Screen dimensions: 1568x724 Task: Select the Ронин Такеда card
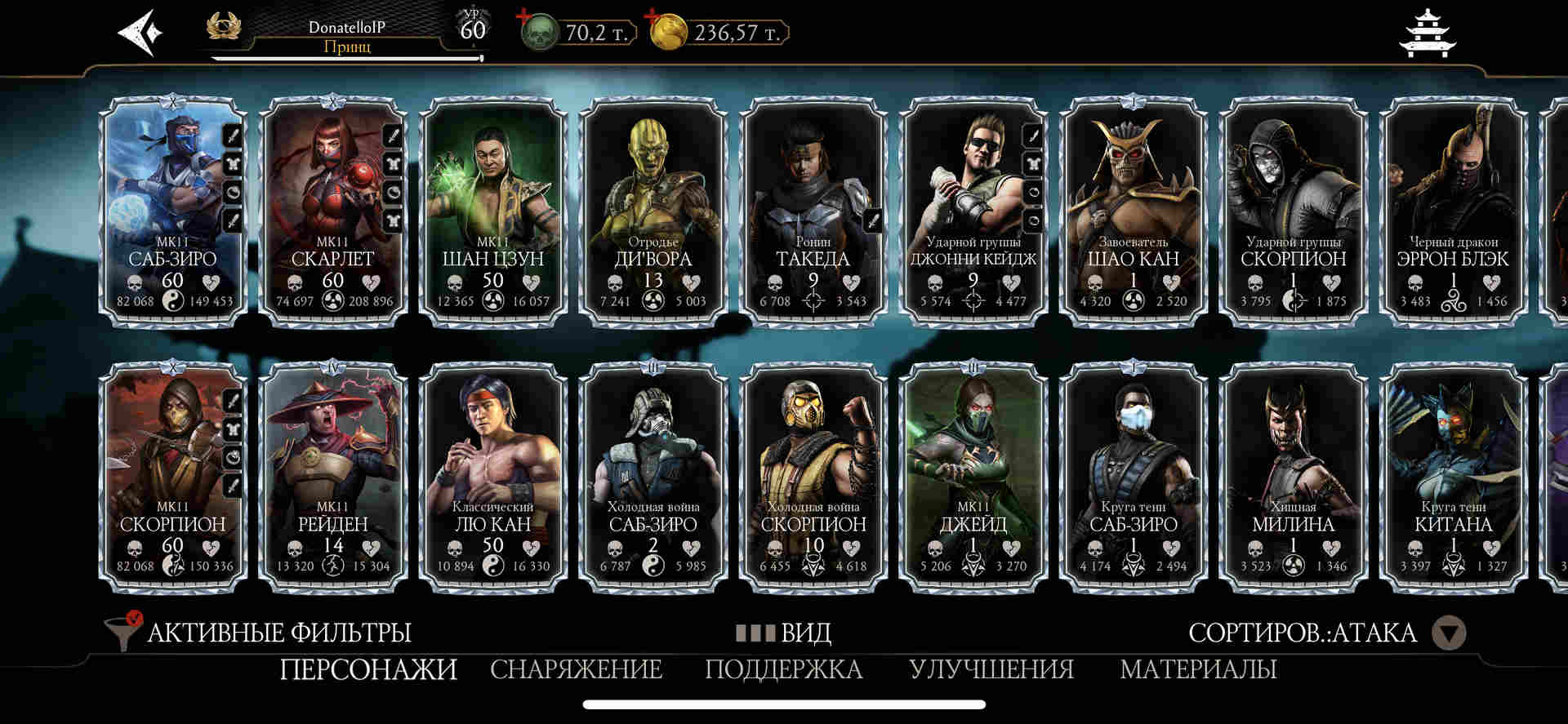(x=813, y=211)
